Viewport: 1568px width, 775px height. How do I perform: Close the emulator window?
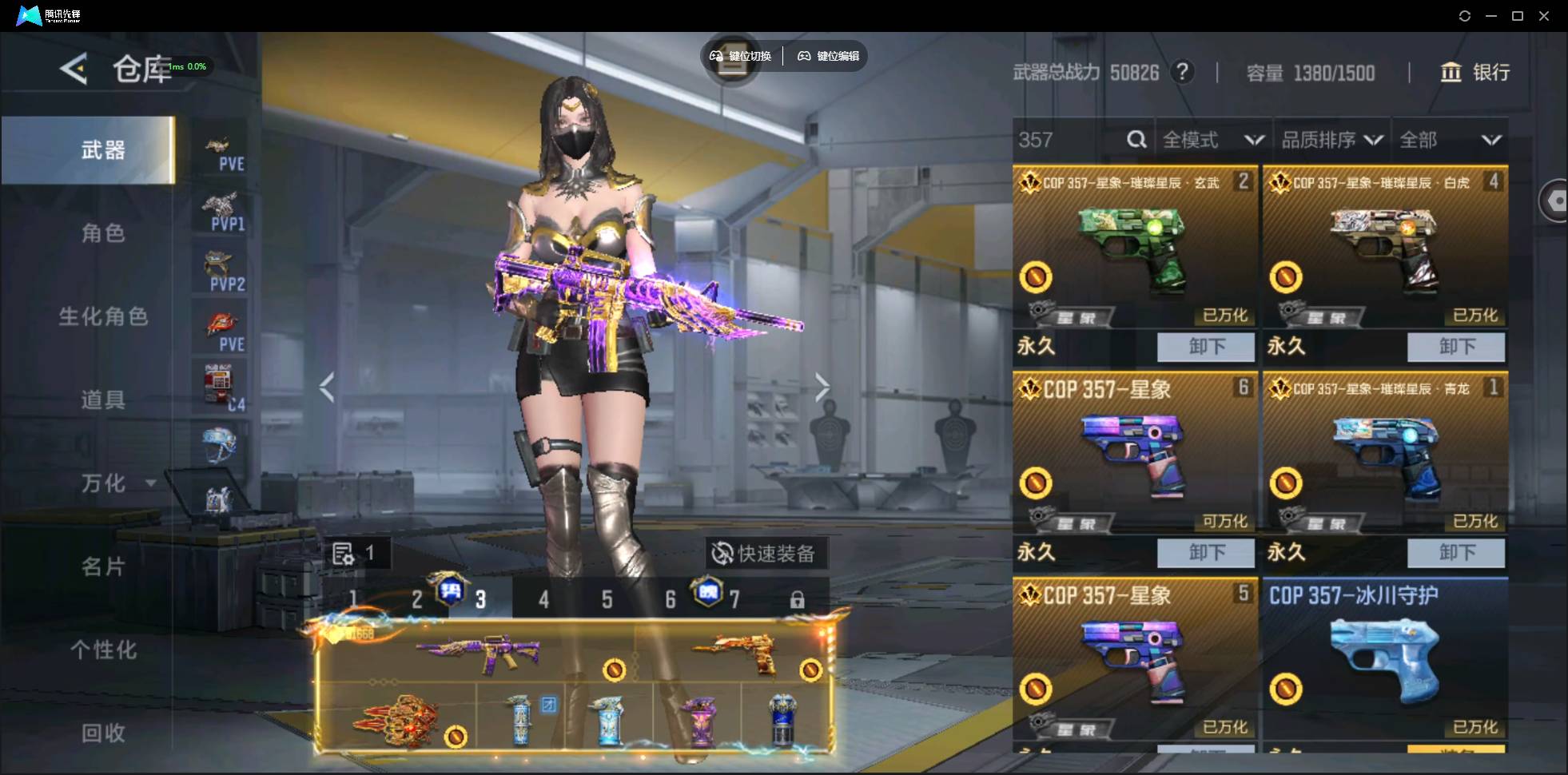pyautogui.click(x=1544, y=16)
